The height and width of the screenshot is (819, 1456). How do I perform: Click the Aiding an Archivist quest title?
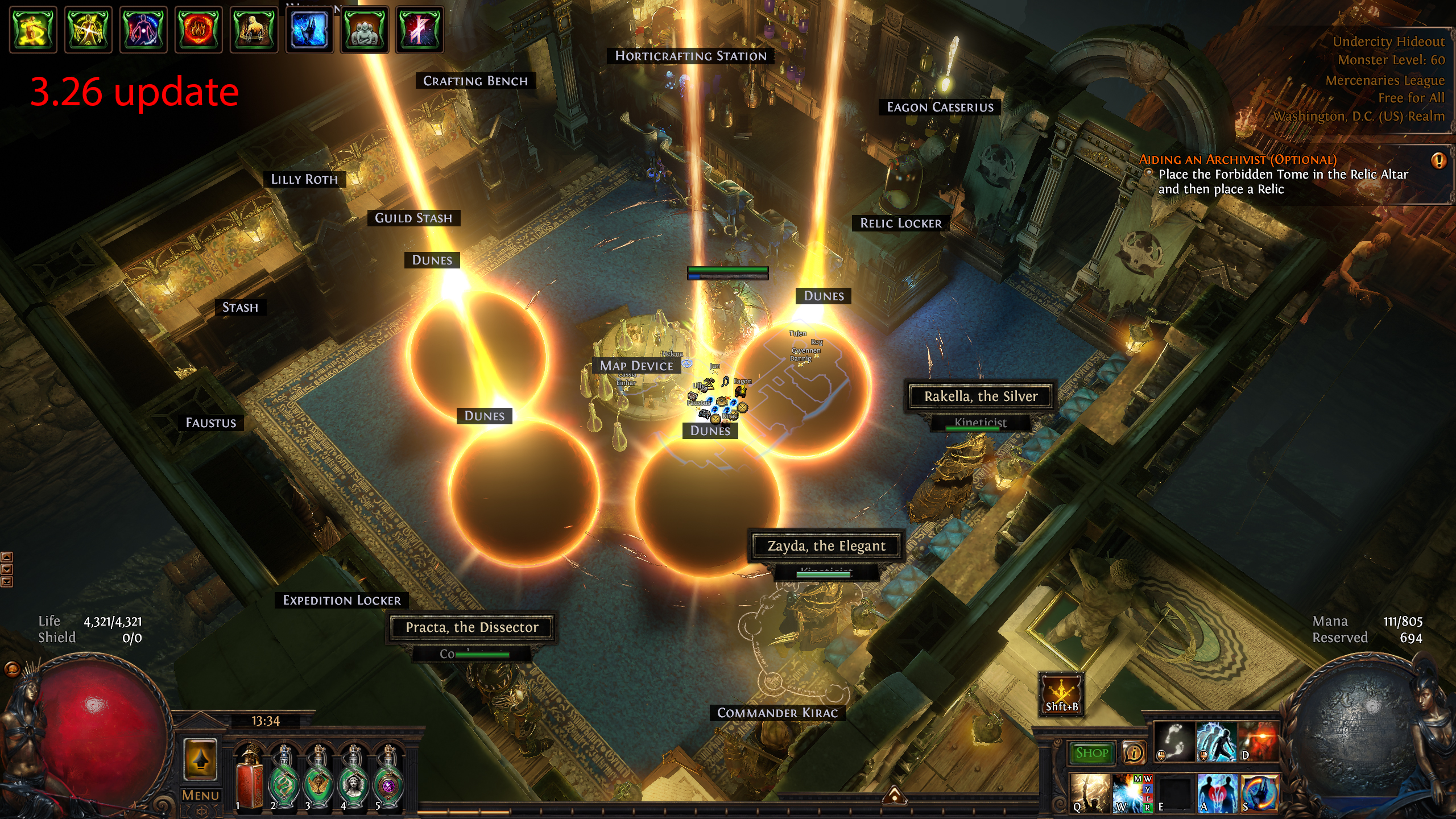[1238, 160]
